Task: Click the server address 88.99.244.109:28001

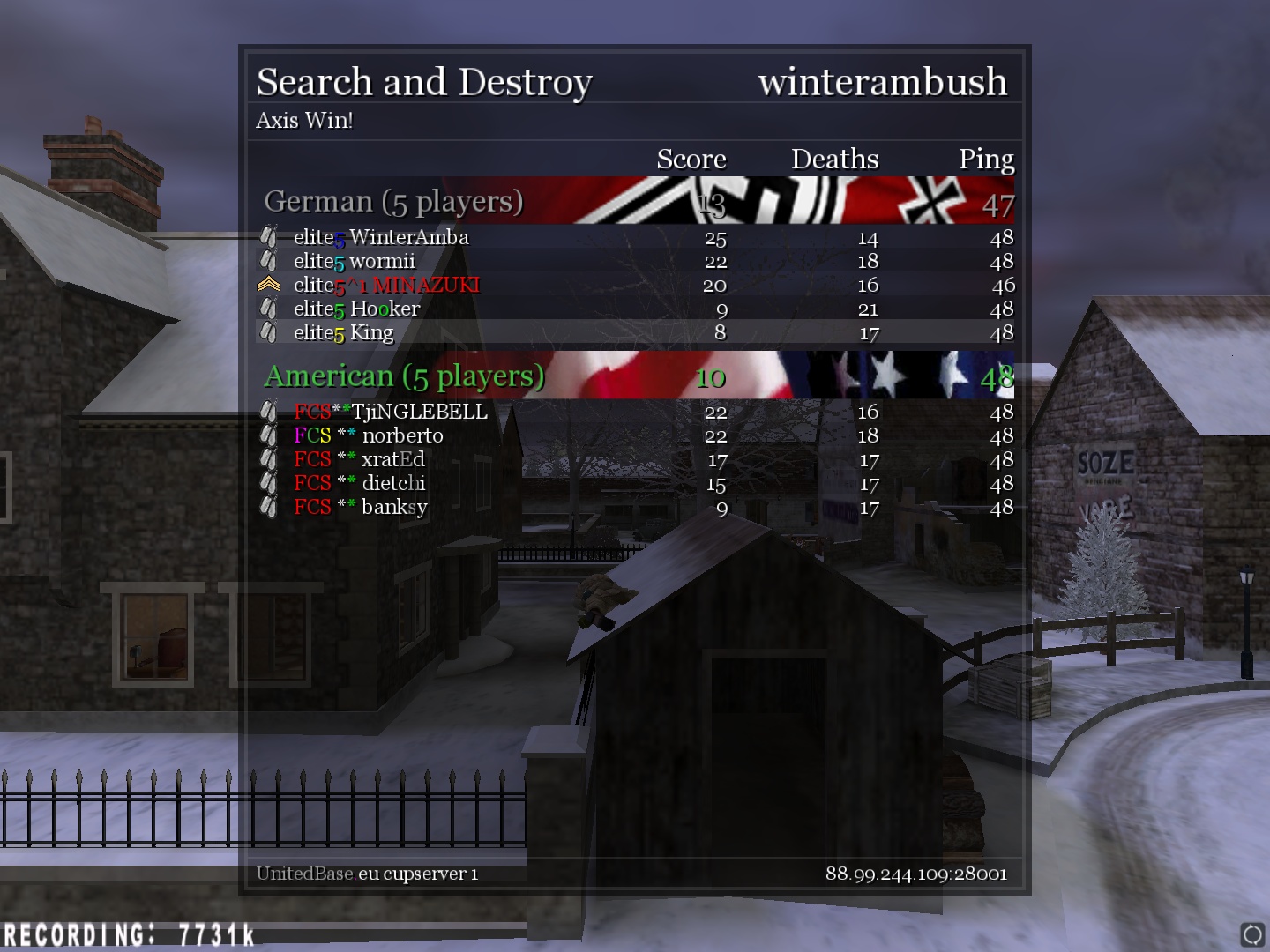Action: click(x=916, y=874)
